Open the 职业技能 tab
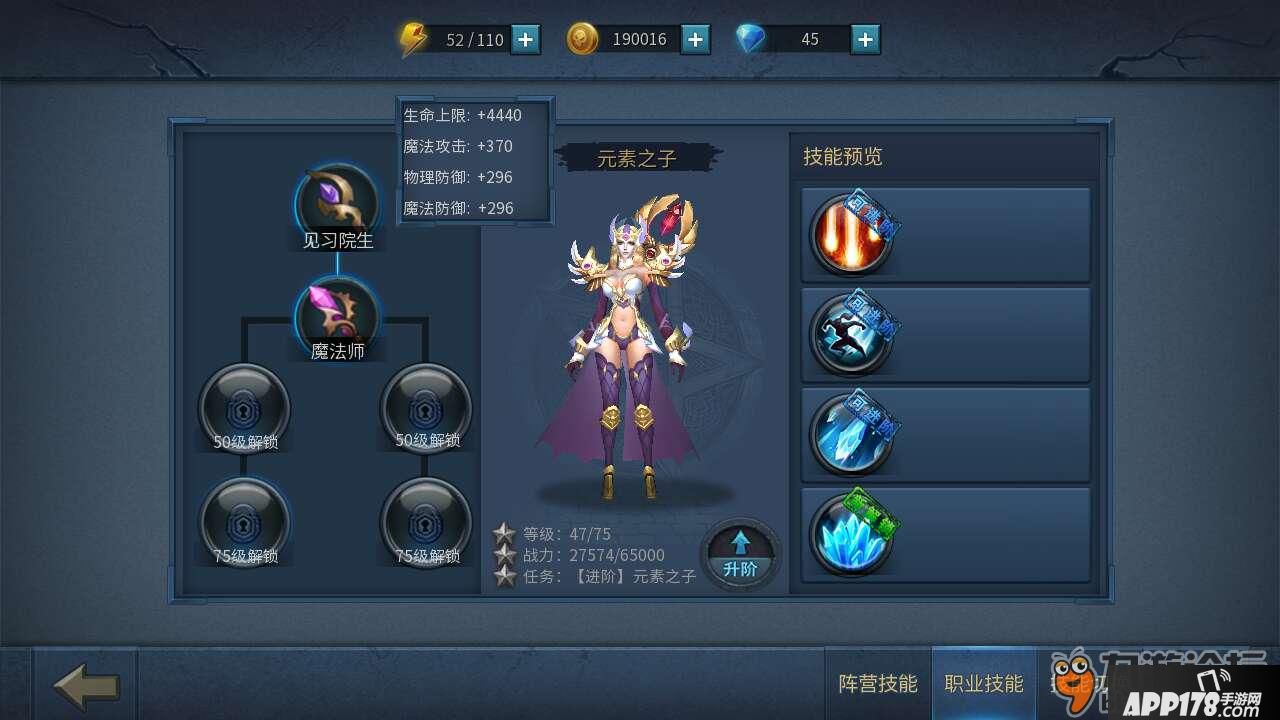 coord(984,684)
